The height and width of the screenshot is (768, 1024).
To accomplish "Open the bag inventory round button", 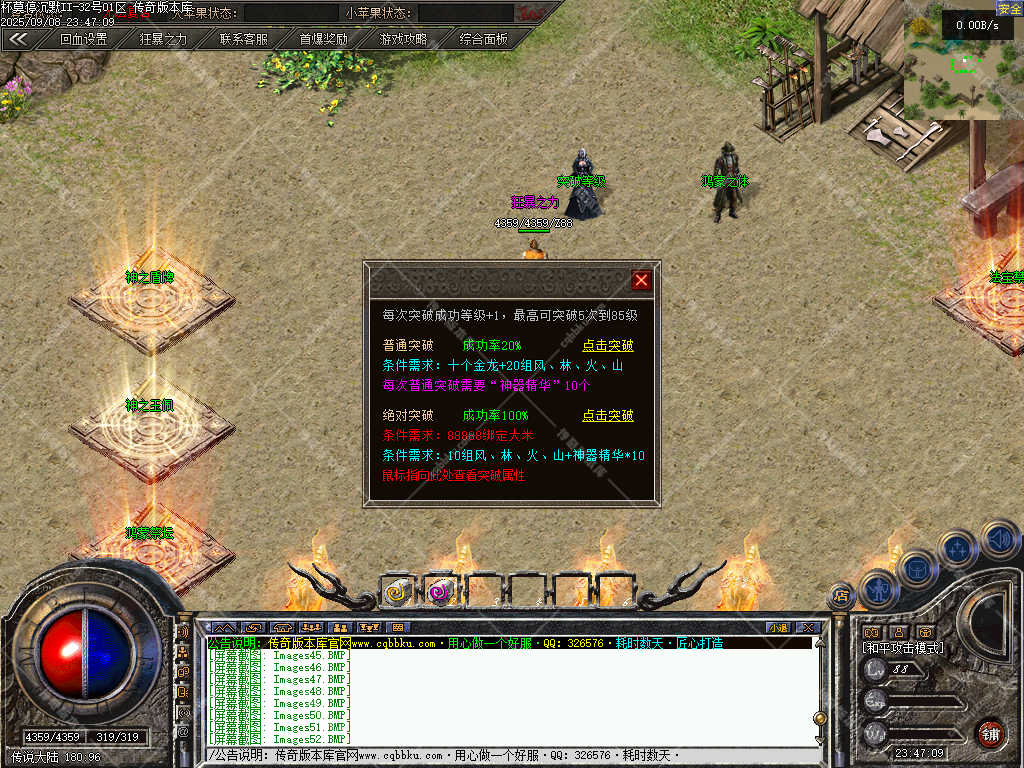I will [x=917, y=570].
